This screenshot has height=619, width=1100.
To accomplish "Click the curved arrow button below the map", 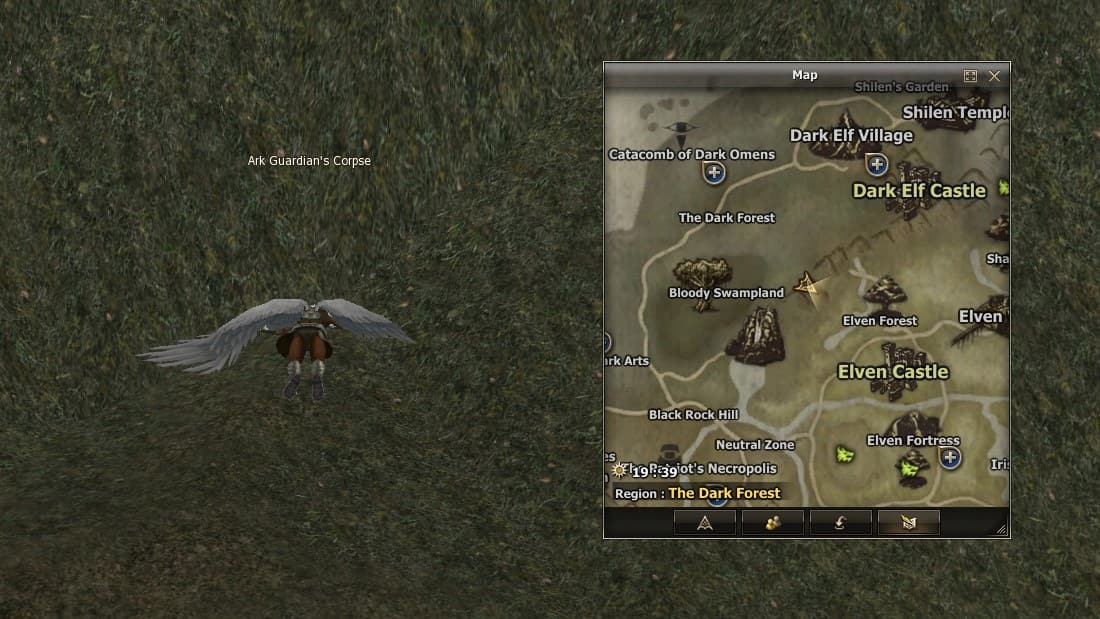I will [840, 522].
